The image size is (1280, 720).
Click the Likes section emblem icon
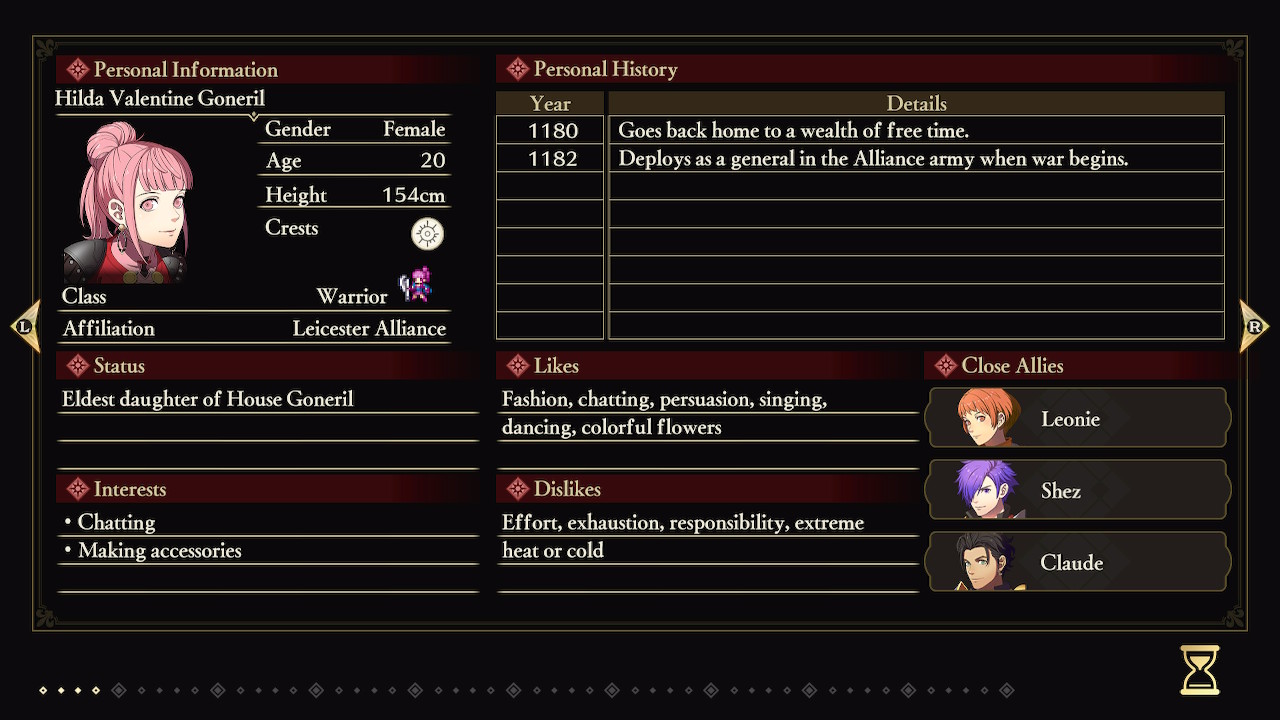pyautogui.click(x=518, y=366)
